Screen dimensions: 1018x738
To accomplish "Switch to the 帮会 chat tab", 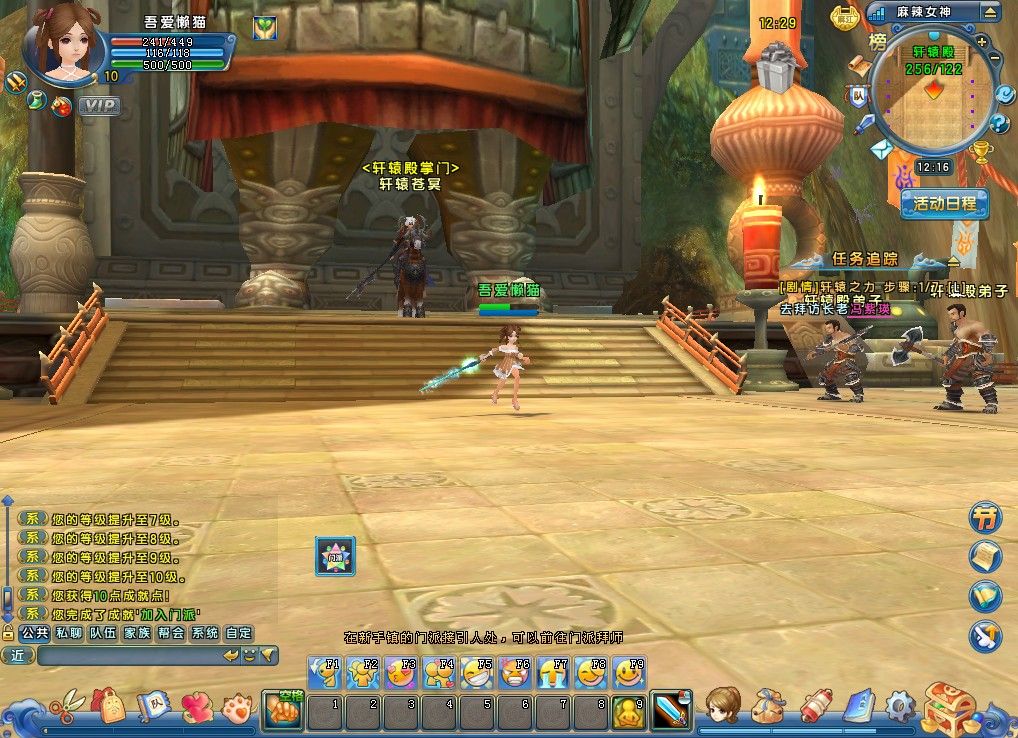I will pyautogui.click(x=171, y=633).
